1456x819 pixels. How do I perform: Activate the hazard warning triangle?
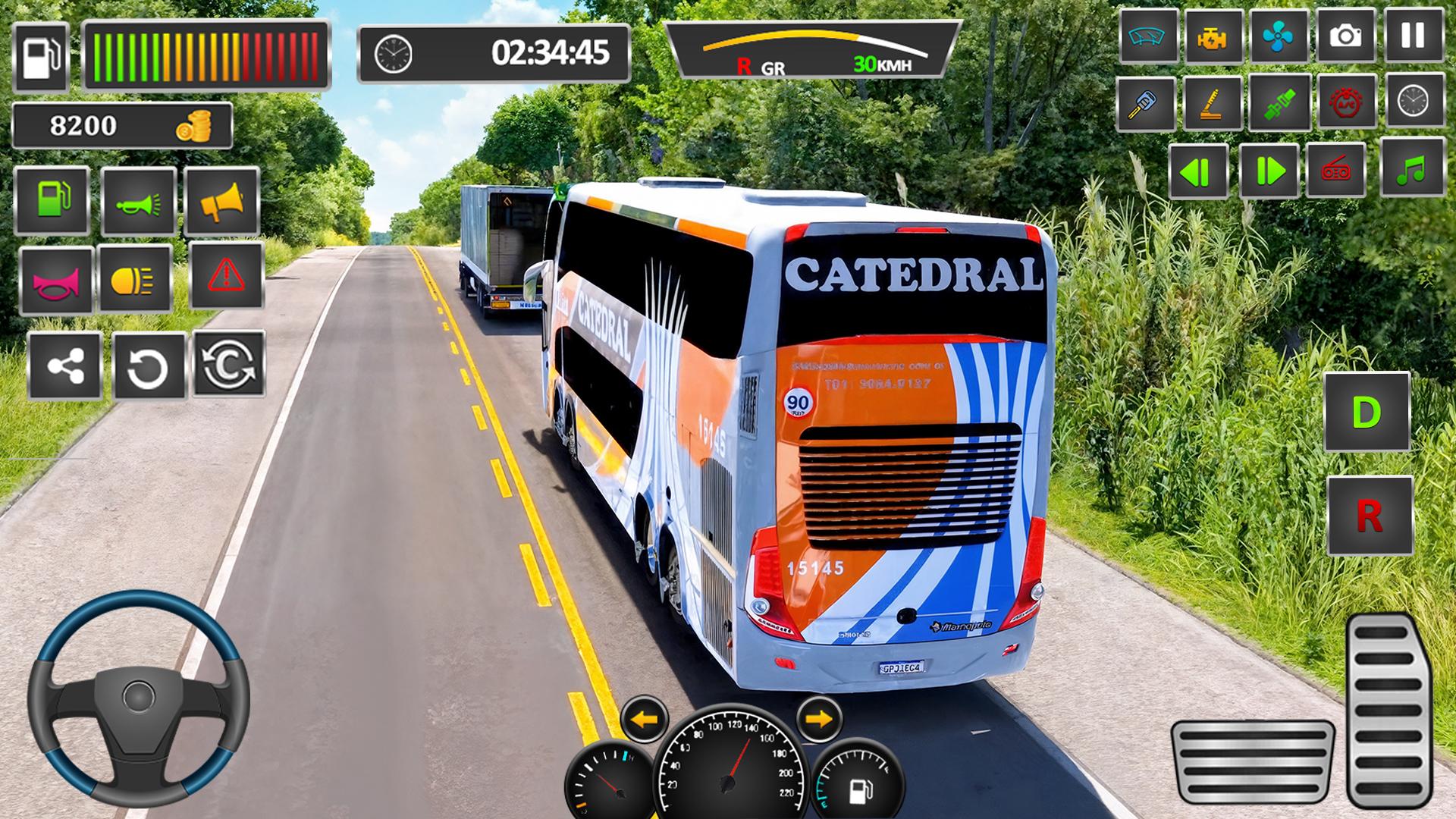tap(226, 275)
